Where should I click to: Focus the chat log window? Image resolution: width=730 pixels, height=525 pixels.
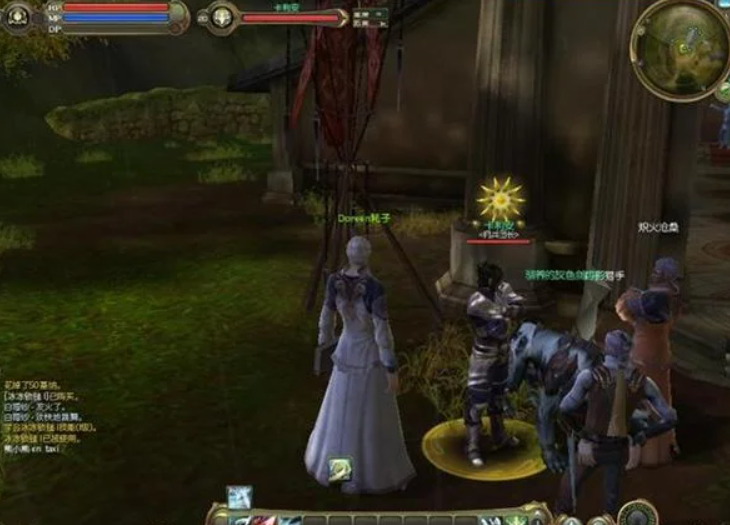(48, 417)
